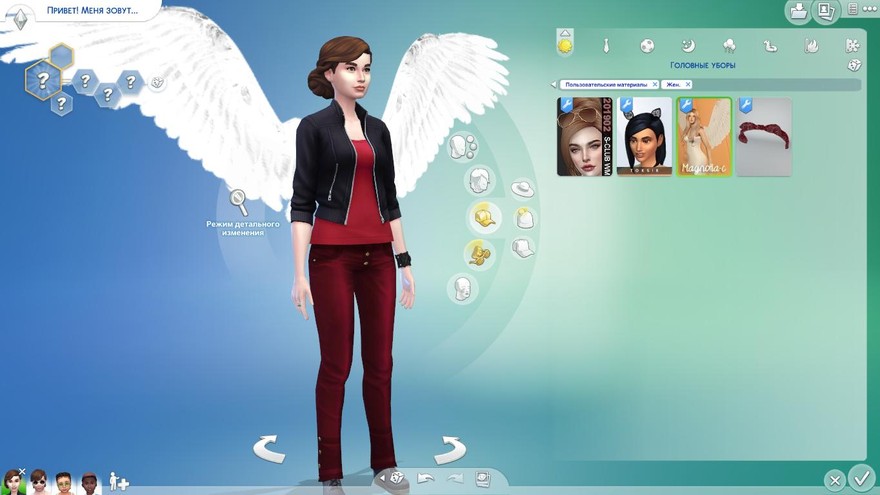This screenshot has width=880, height=495.
Task: Rotate the Sim with the right arrow
Action: coord(449,449)
